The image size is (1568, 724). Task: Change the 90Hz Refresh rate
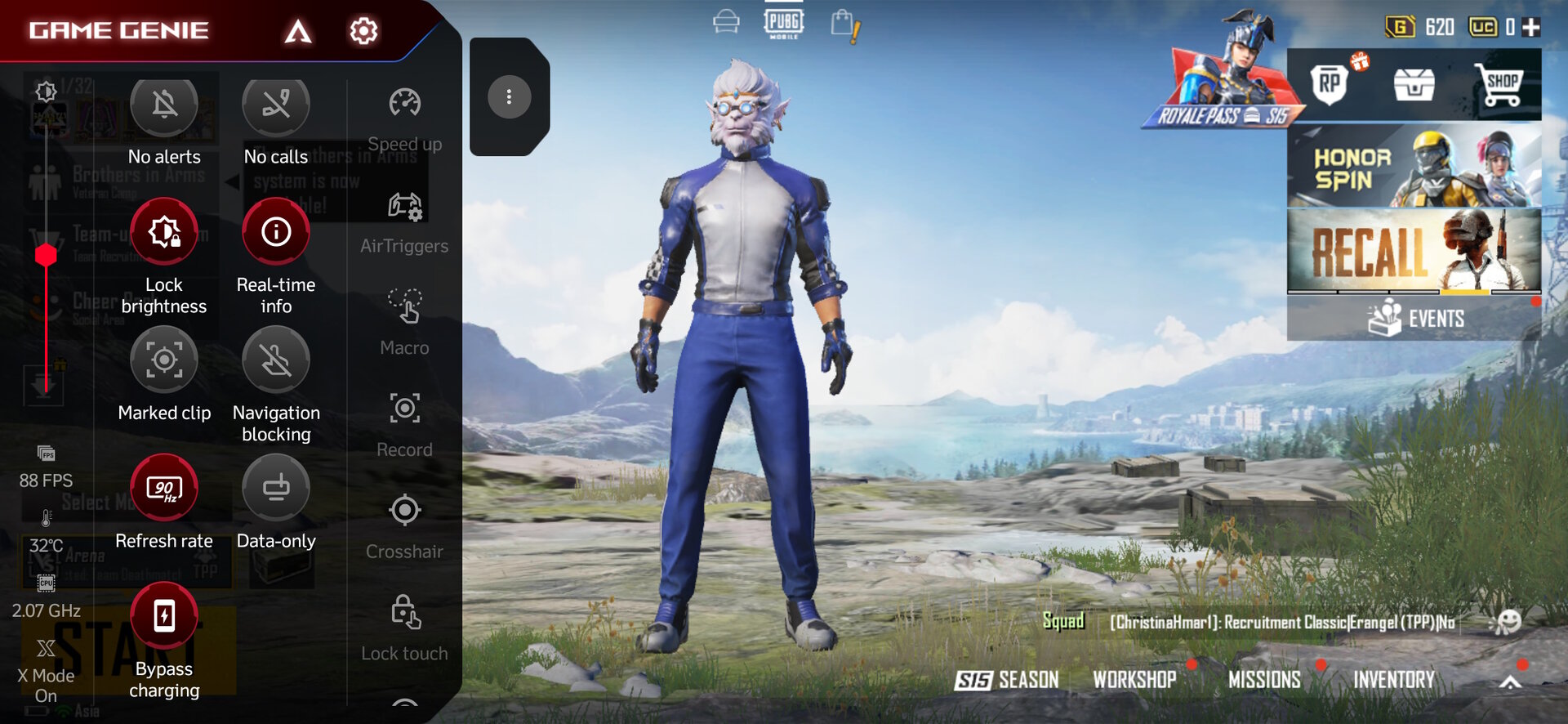(x=164, y=488)
